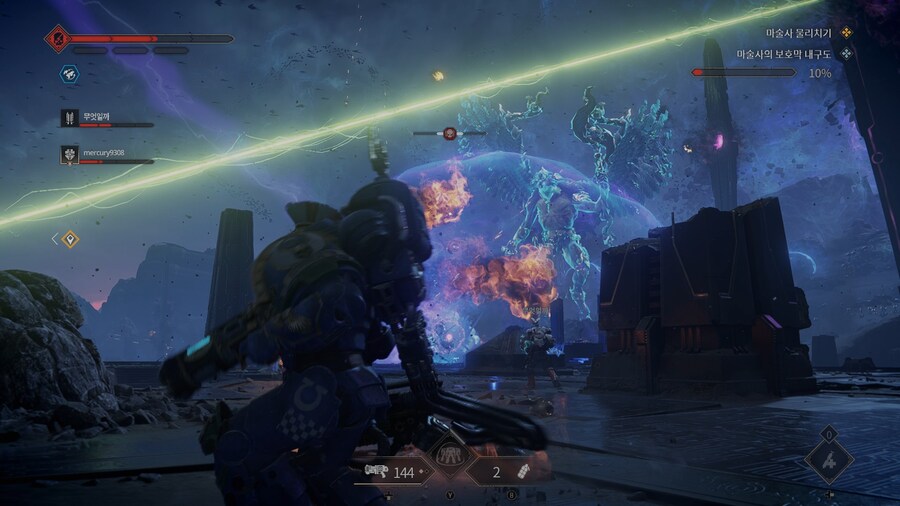Click the yellow diamond objective marker icon
This screenshot has height=506, width=900.
(x=69, y=239)
